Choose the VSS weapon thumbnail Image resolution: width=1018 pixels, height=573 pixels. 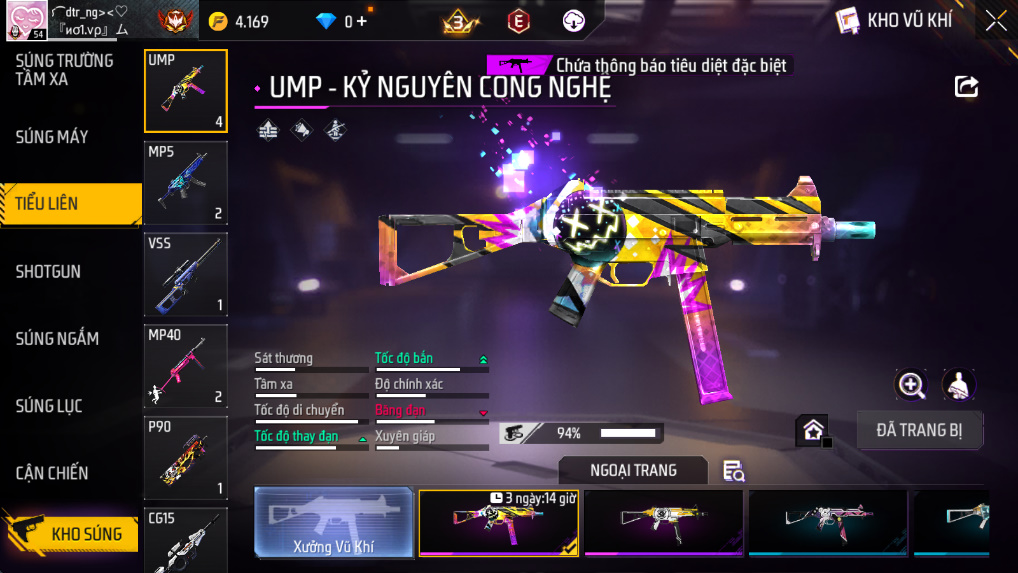[186, 275]
